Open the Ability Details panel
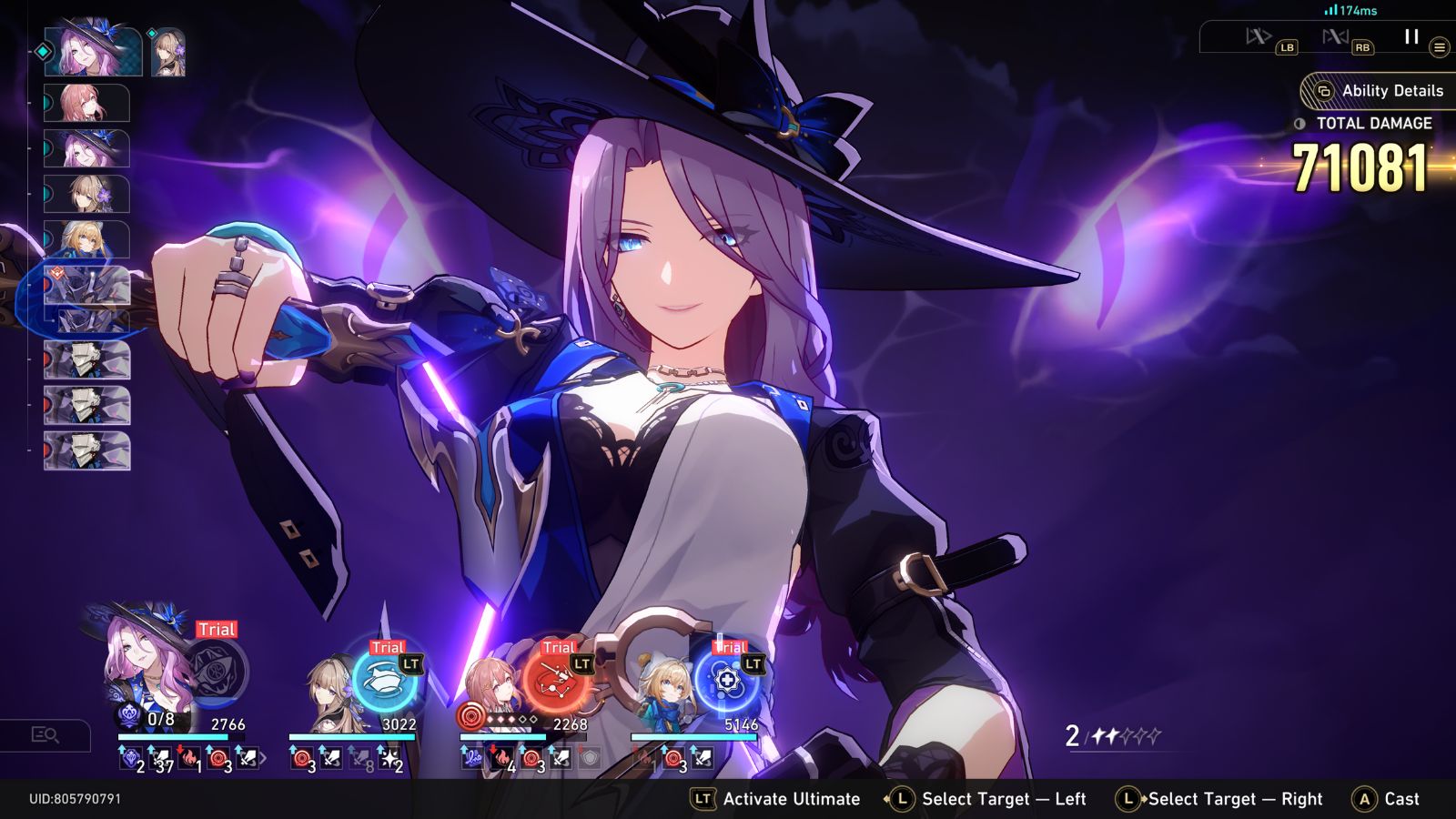Screen dimensions: 1456x819 pyautogui.click(x=1383, y=91)
